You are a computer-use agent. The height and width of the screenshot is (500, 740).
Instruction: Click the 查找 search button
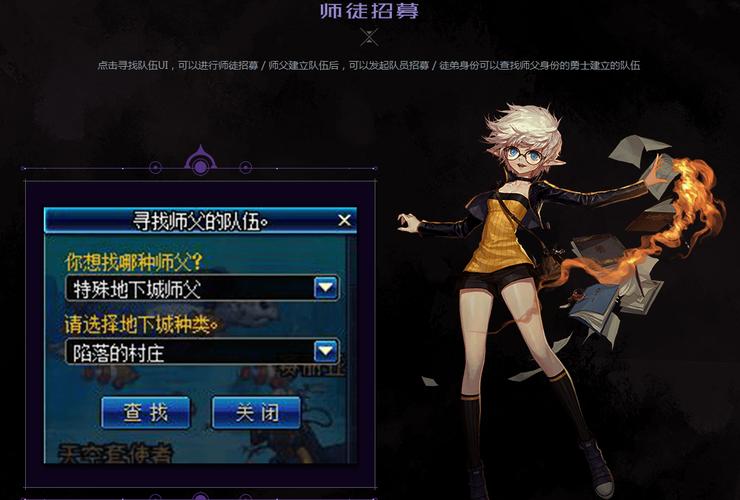(146, 411)
